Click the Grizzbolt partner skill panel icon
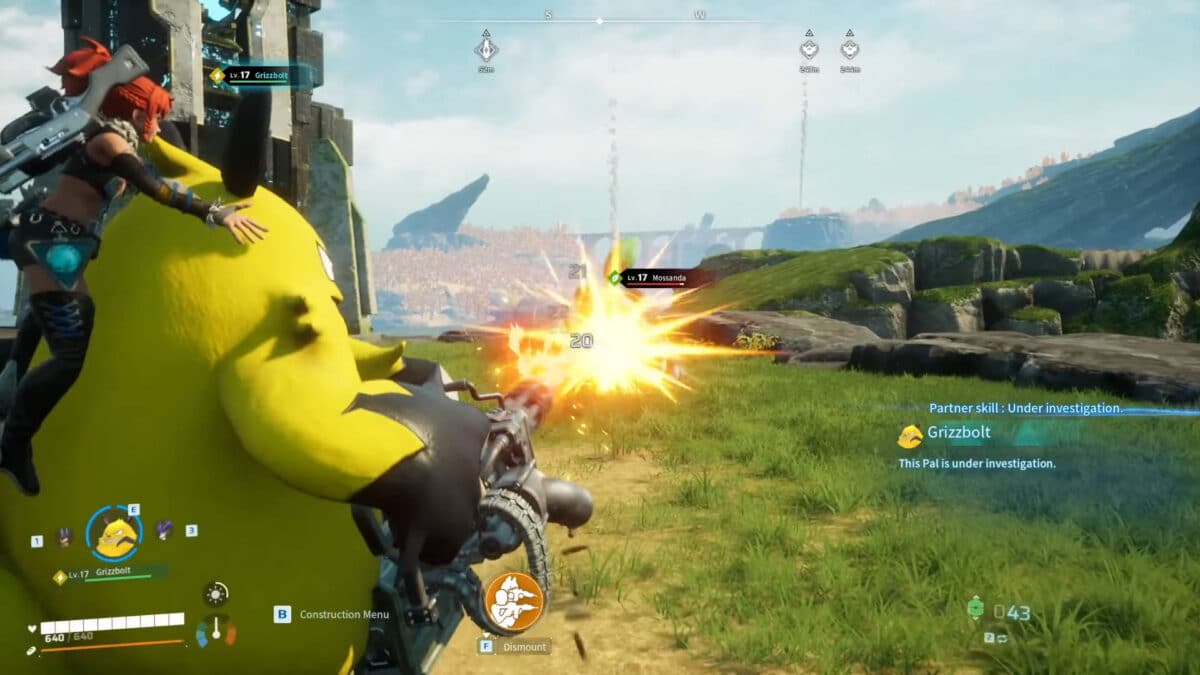Screen dimensions: 1200x675 [910, 436]
